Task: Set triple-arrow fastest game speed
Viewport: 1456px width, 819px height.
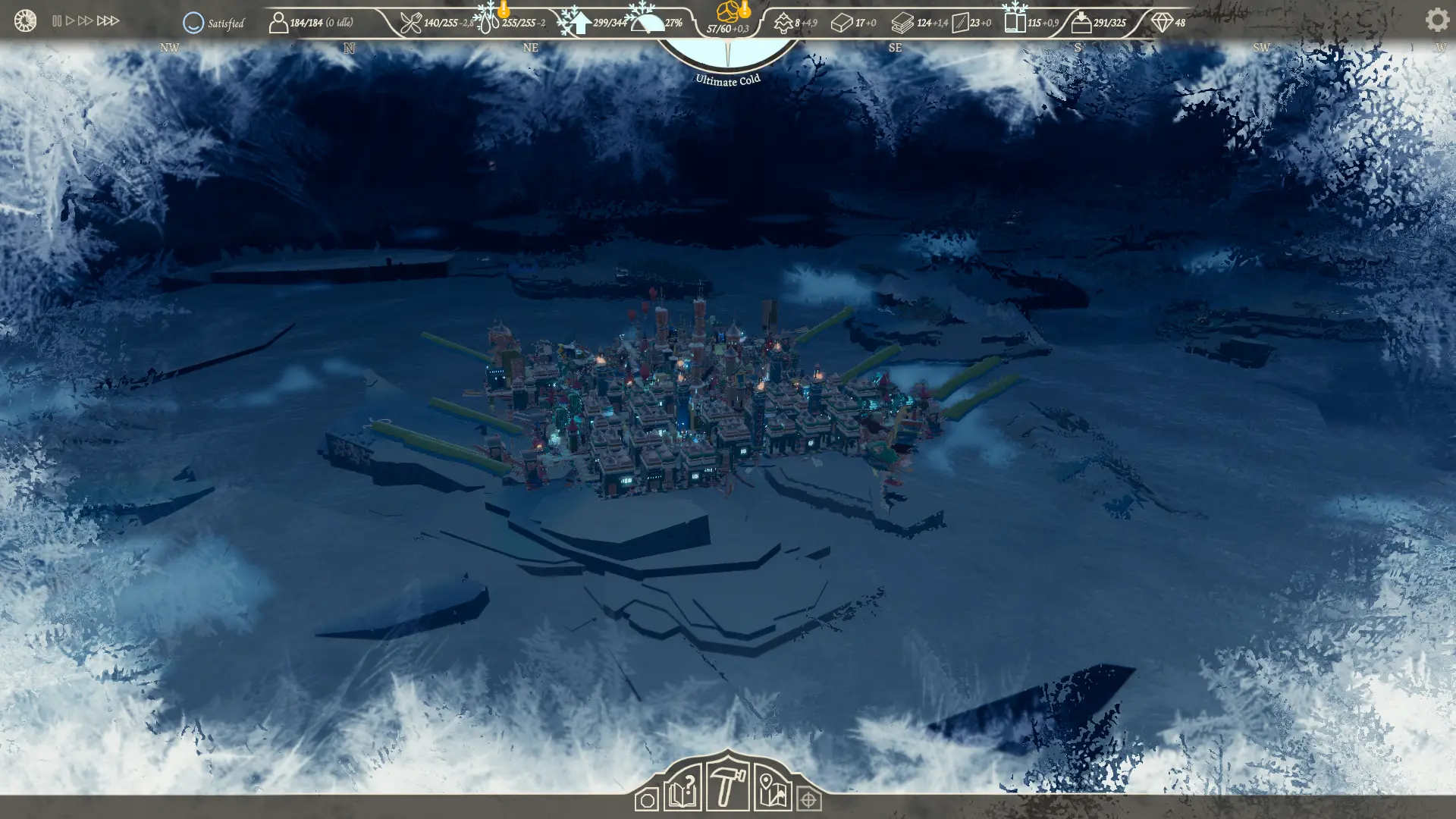Action: pyautogui.click(x=108, y=21)
